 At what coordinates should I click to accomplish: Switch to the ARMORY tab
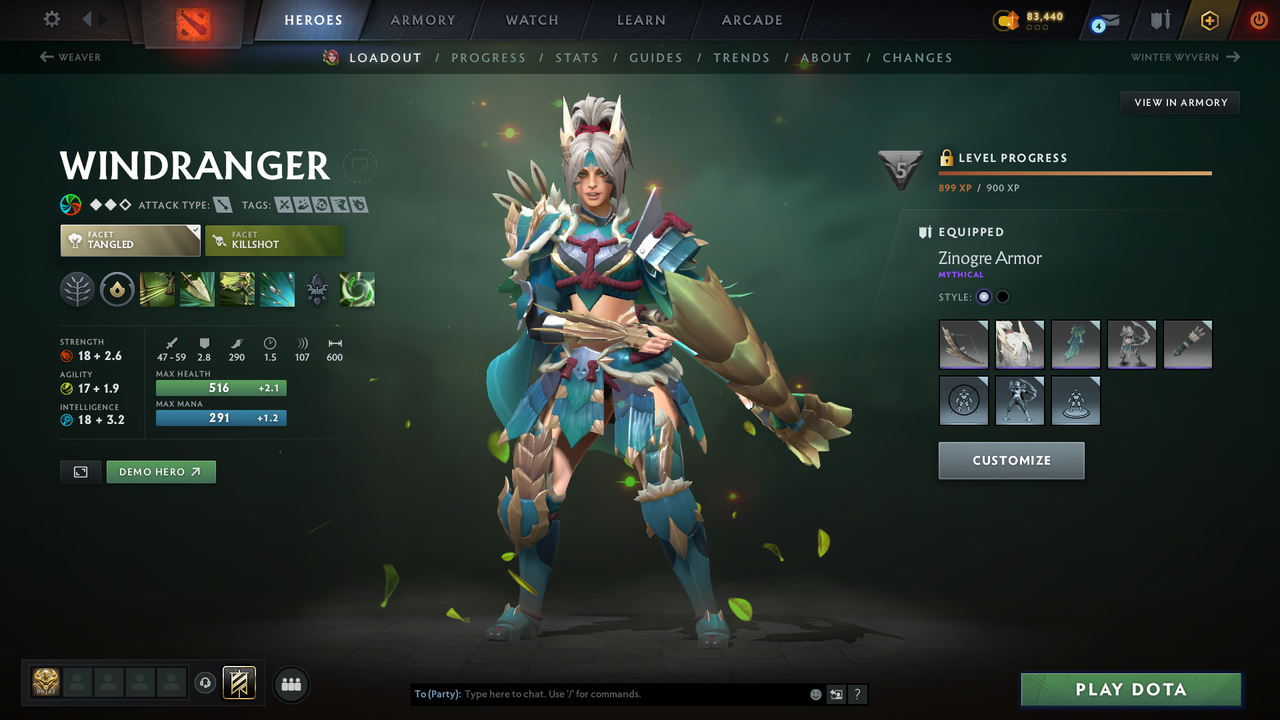point(422,19)
